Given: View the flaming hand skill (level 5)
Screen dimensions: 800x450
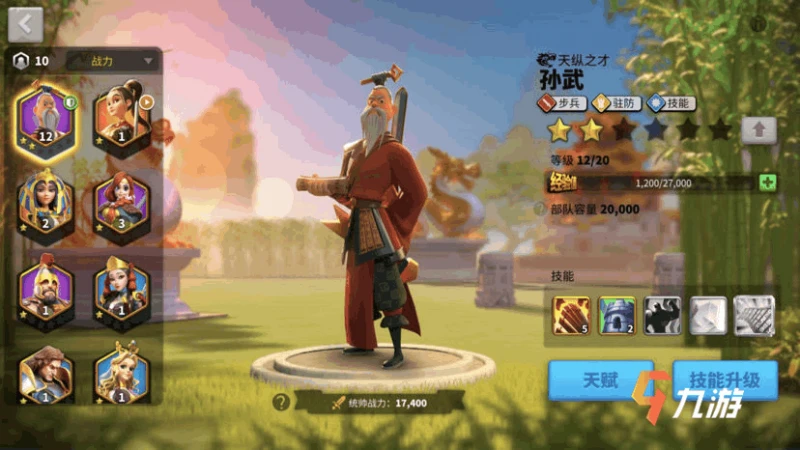Looking at the screenshot, I should (x=571, y=316).
